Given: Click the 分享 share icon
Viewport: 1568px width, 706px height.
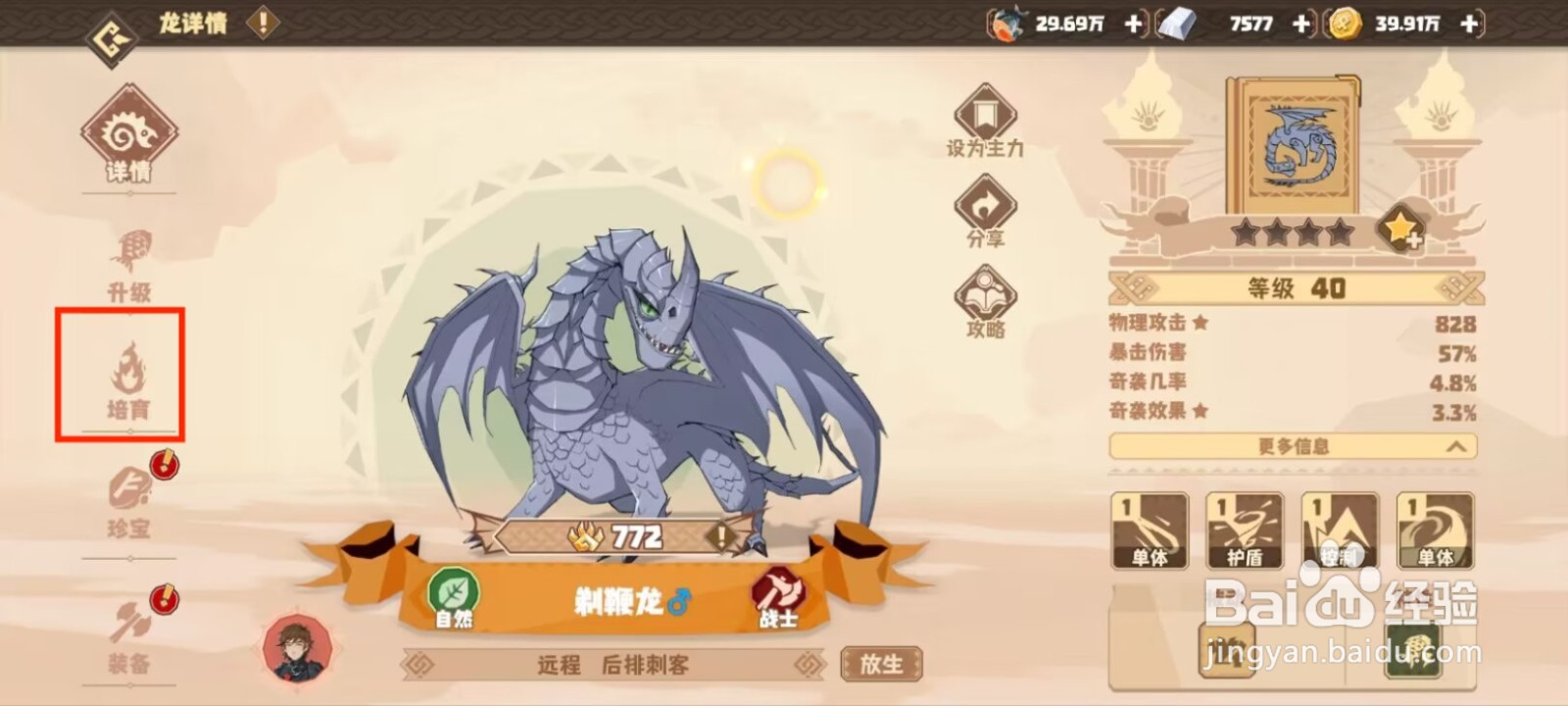Looking at the screenshot, I should click(x=987, y=203).
